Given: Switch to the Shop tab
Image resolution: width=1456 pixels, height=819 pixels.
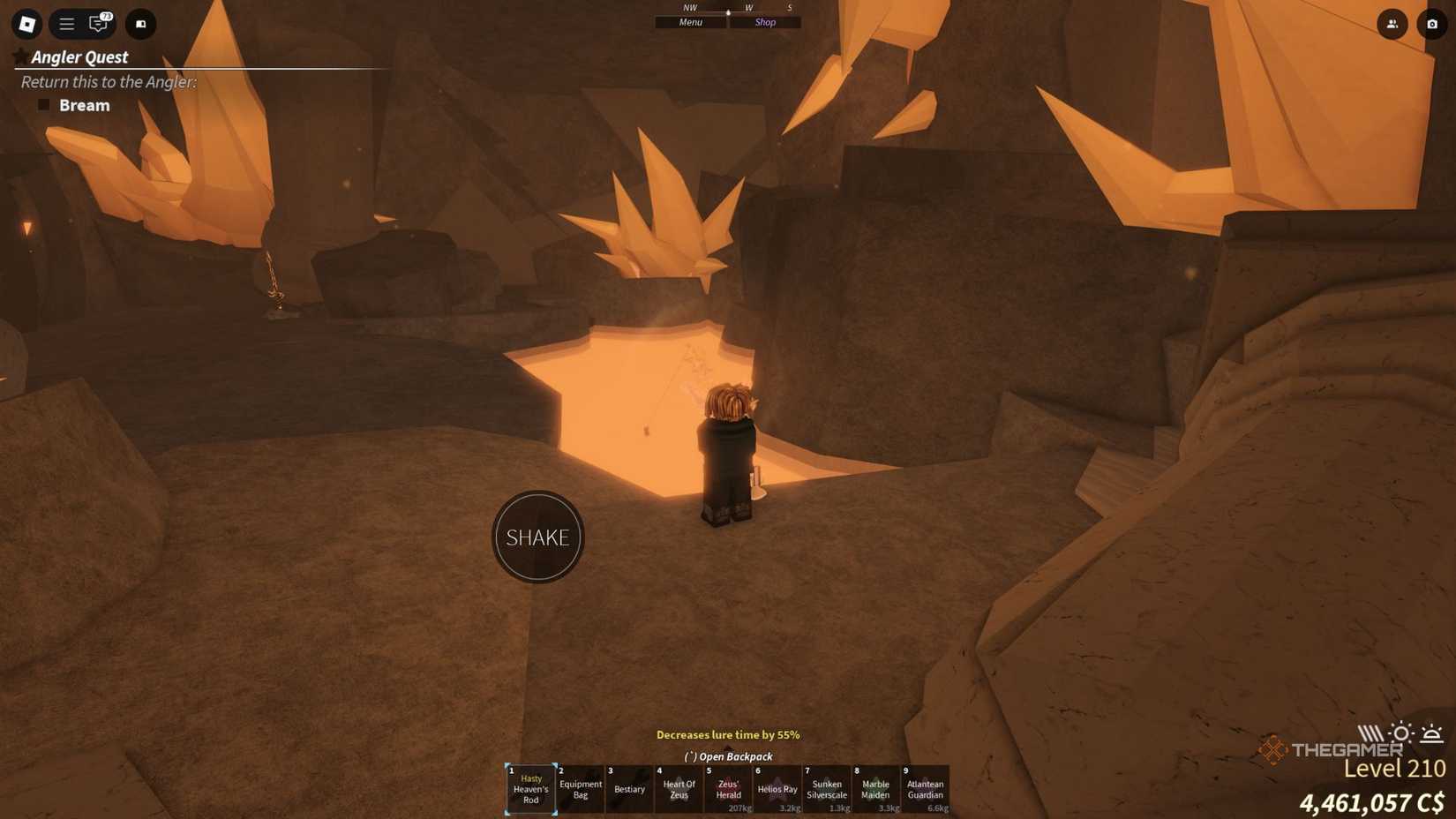Looking at the screenshot, I should (764, 21).
